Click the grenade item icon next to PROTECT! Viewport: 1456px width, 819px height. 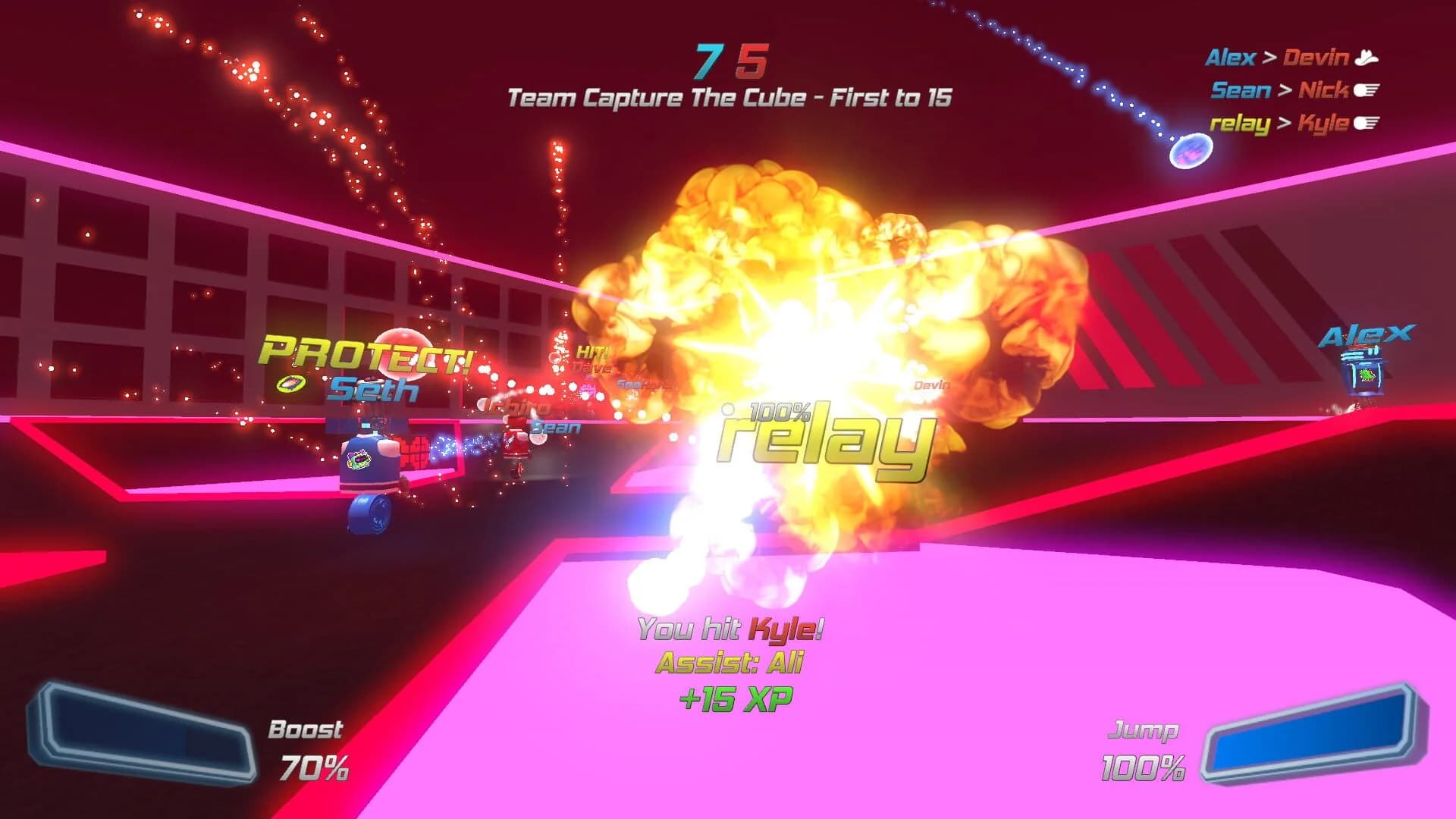[290, 384]
